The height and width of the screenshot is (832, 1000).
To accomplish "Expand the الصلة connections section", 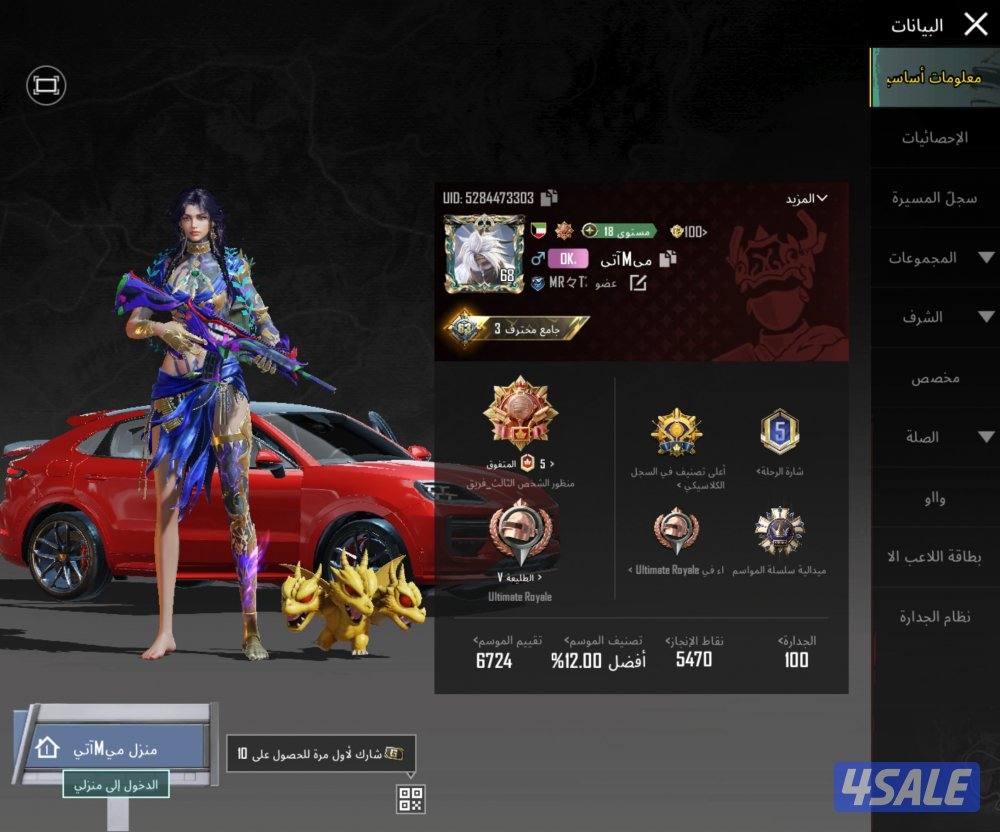I will (934, 437).
